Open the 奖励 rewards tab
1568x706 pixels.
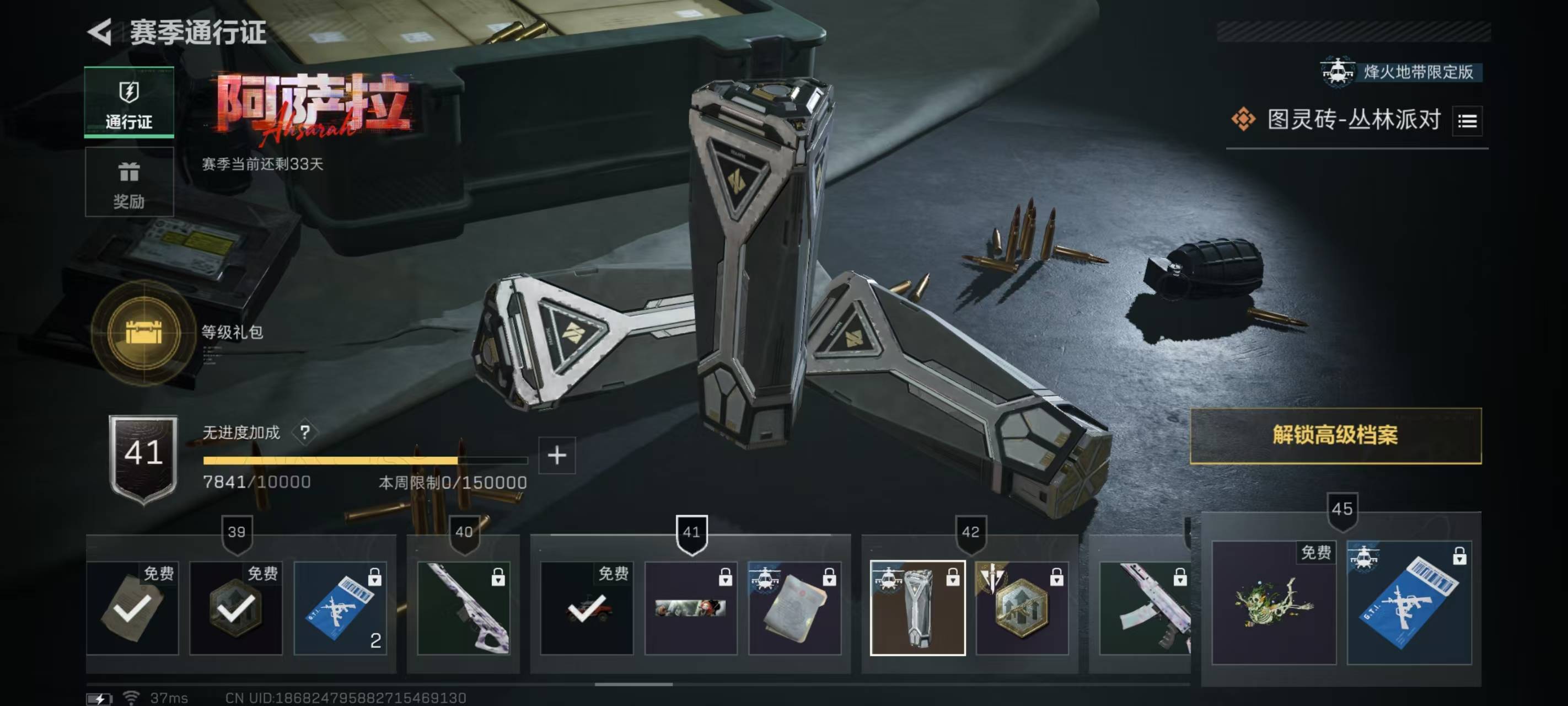tap(129, 183)
